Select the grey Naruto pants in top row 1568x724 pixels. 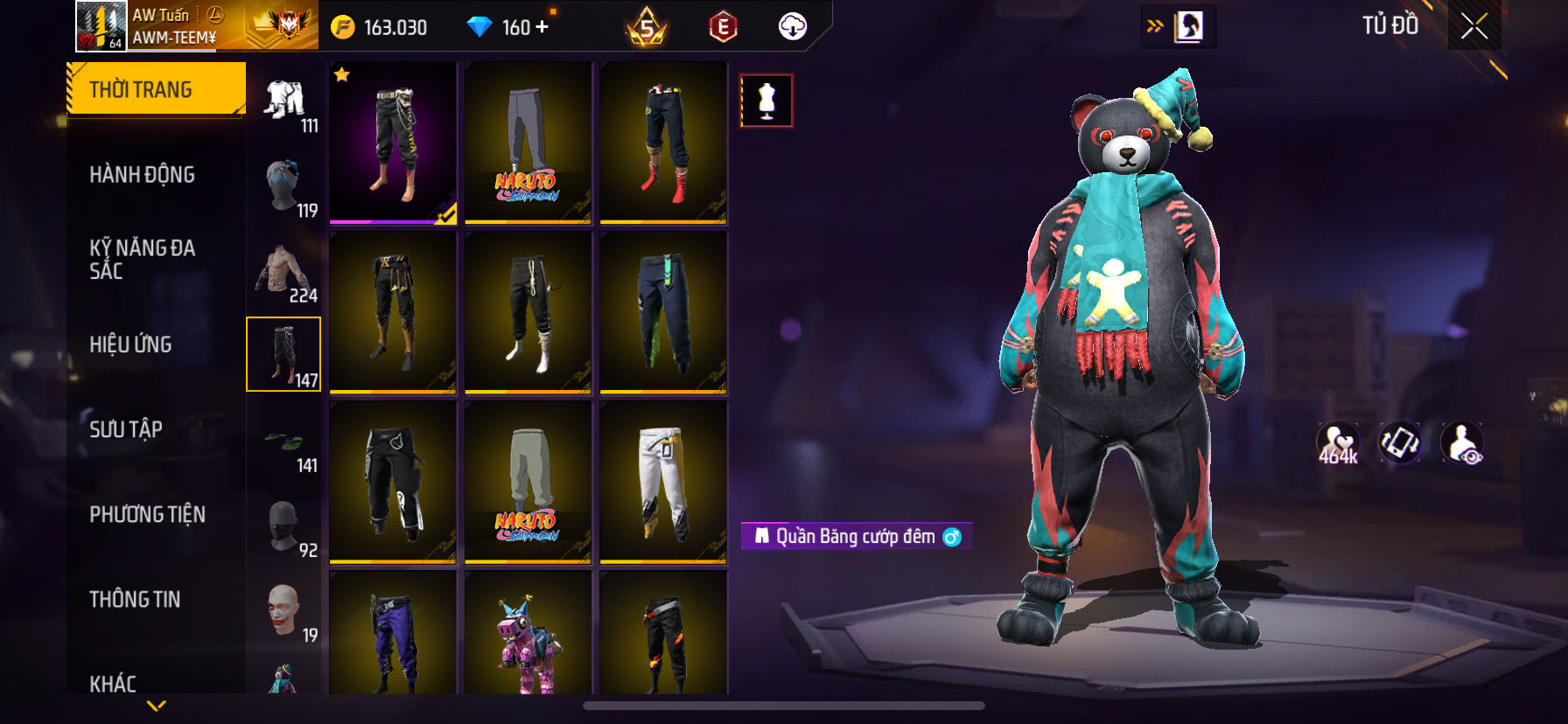(x=528, y=143)
